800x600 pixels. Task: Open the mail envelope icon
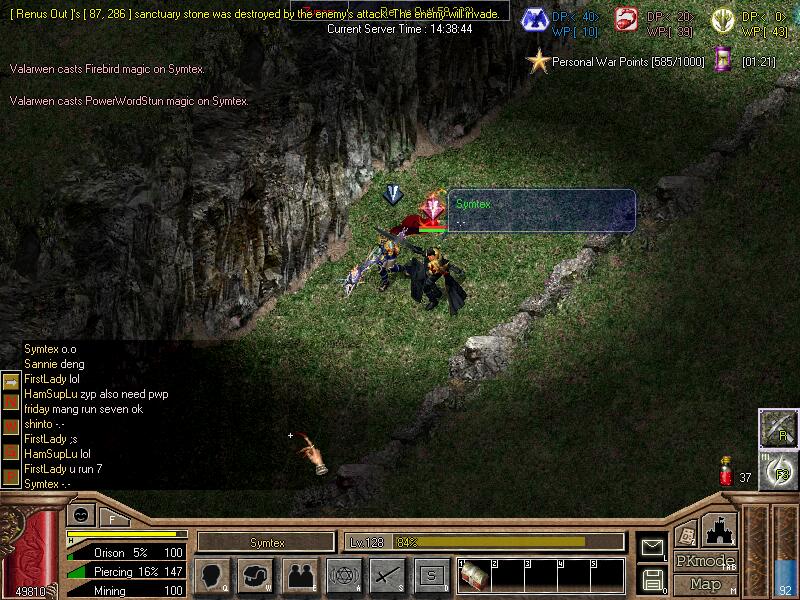[x=652, y=546]
